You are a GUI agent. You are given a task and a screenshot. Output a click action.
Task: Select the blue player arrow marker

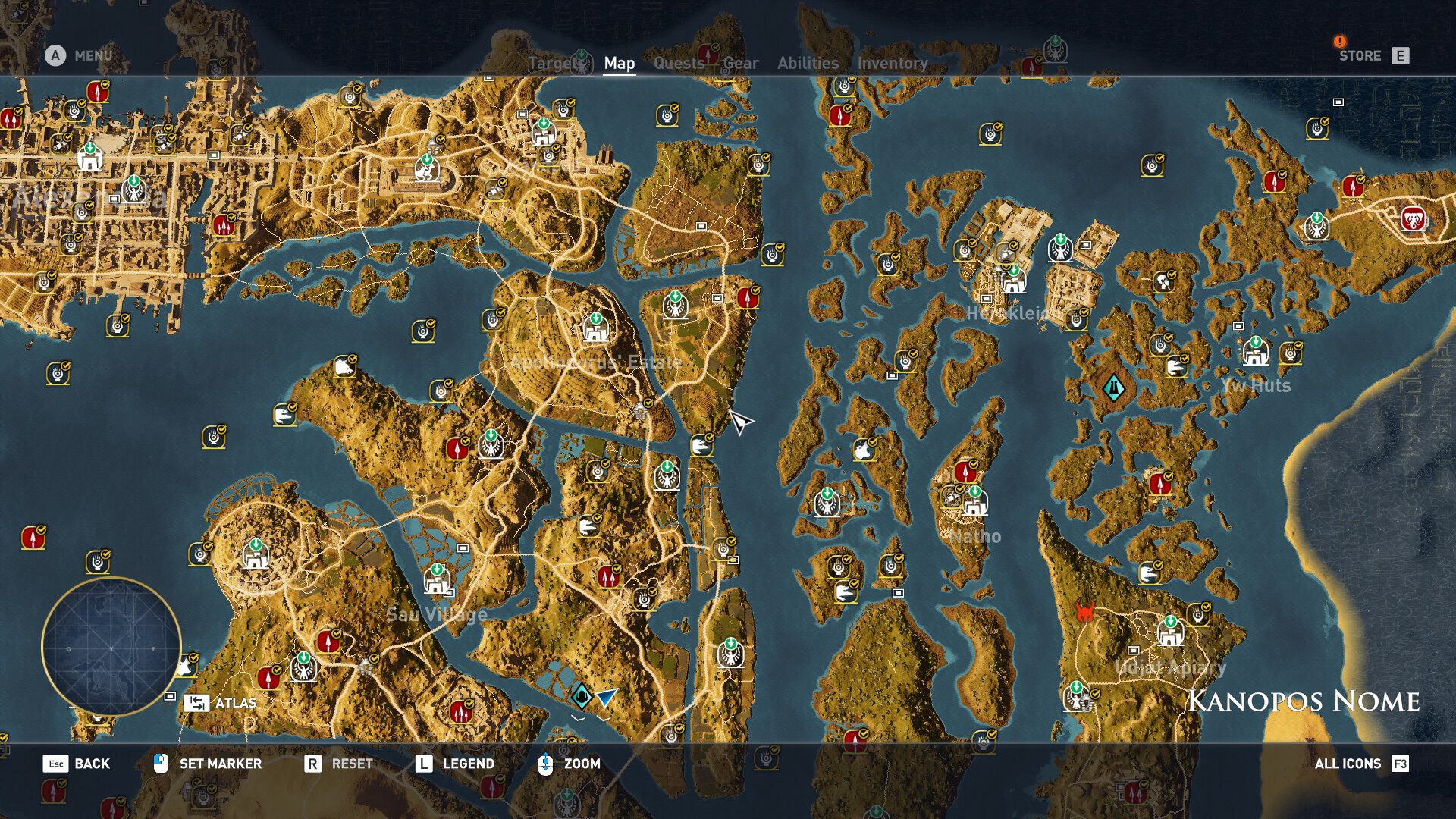click(x=606, y=696)
